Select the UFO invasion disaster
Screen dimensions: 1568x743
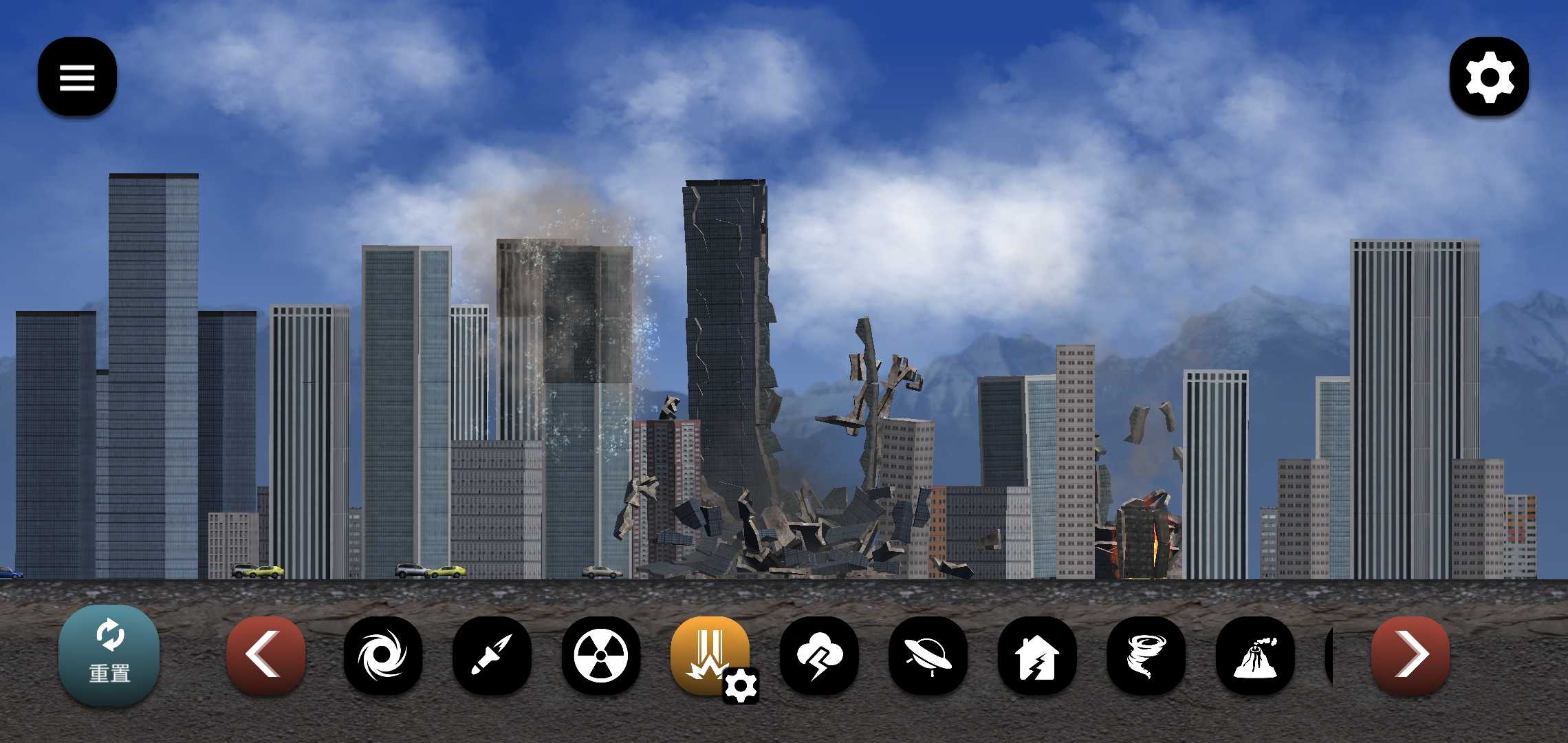pyautogui.click(x=928, y=654)
